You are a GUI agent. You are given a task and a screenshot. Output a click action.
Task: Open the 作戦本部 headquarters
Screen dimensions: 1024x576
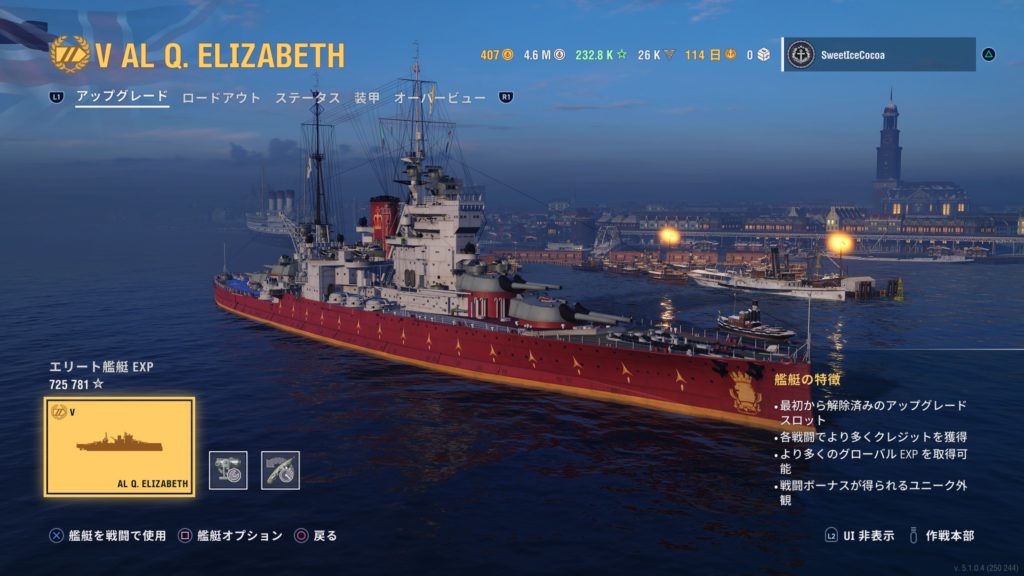coord(940,536)
